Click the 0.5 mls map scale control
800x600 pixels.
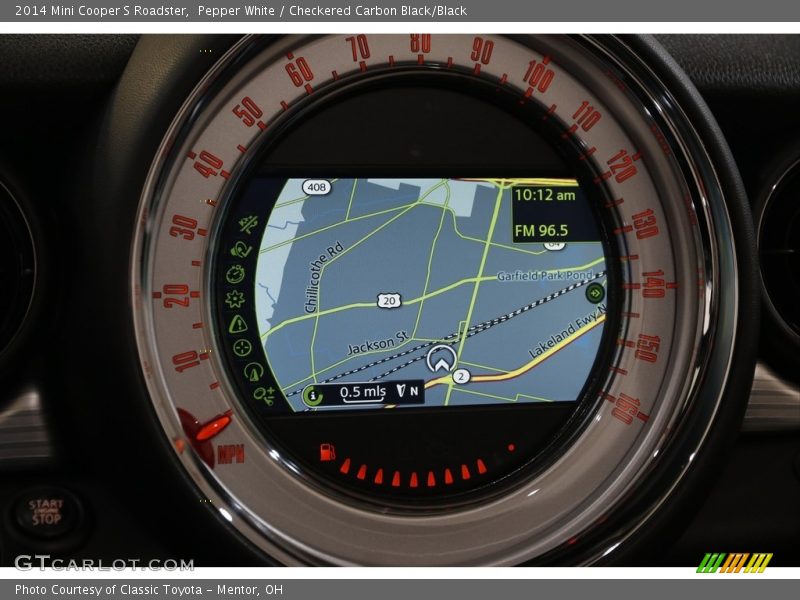pyautogui.click(x=362, y=392)
